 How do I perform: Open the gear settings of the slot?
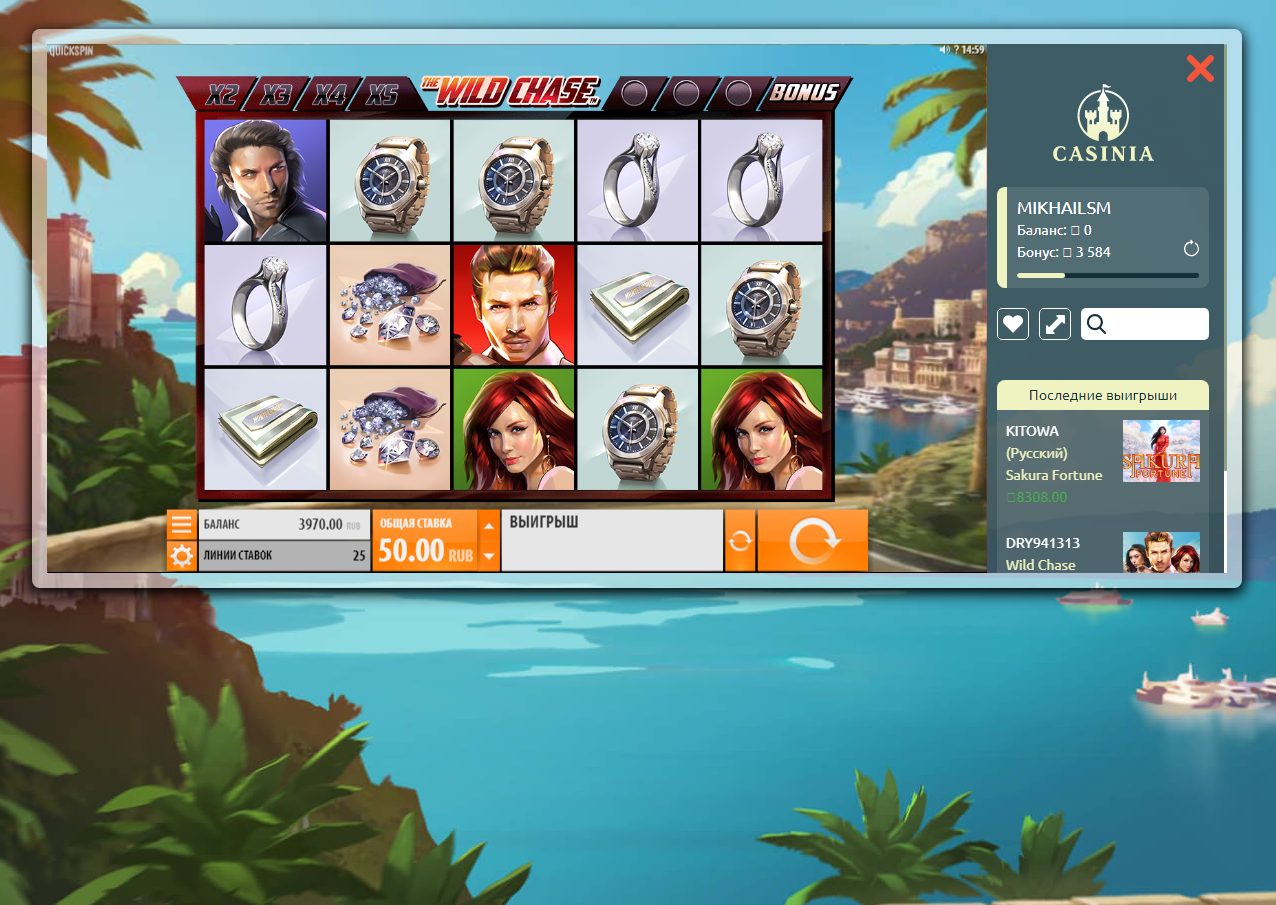pyautogui.click(x=181, y=556)
